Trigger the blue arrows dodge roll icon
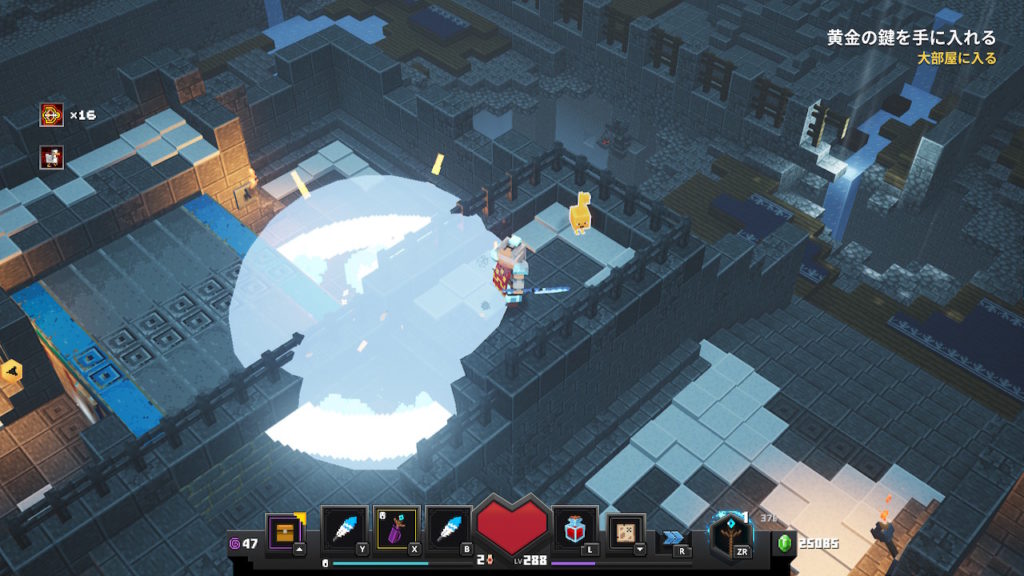The height and width of the screenshot is (576, 1024). click(x=673, y=537)
